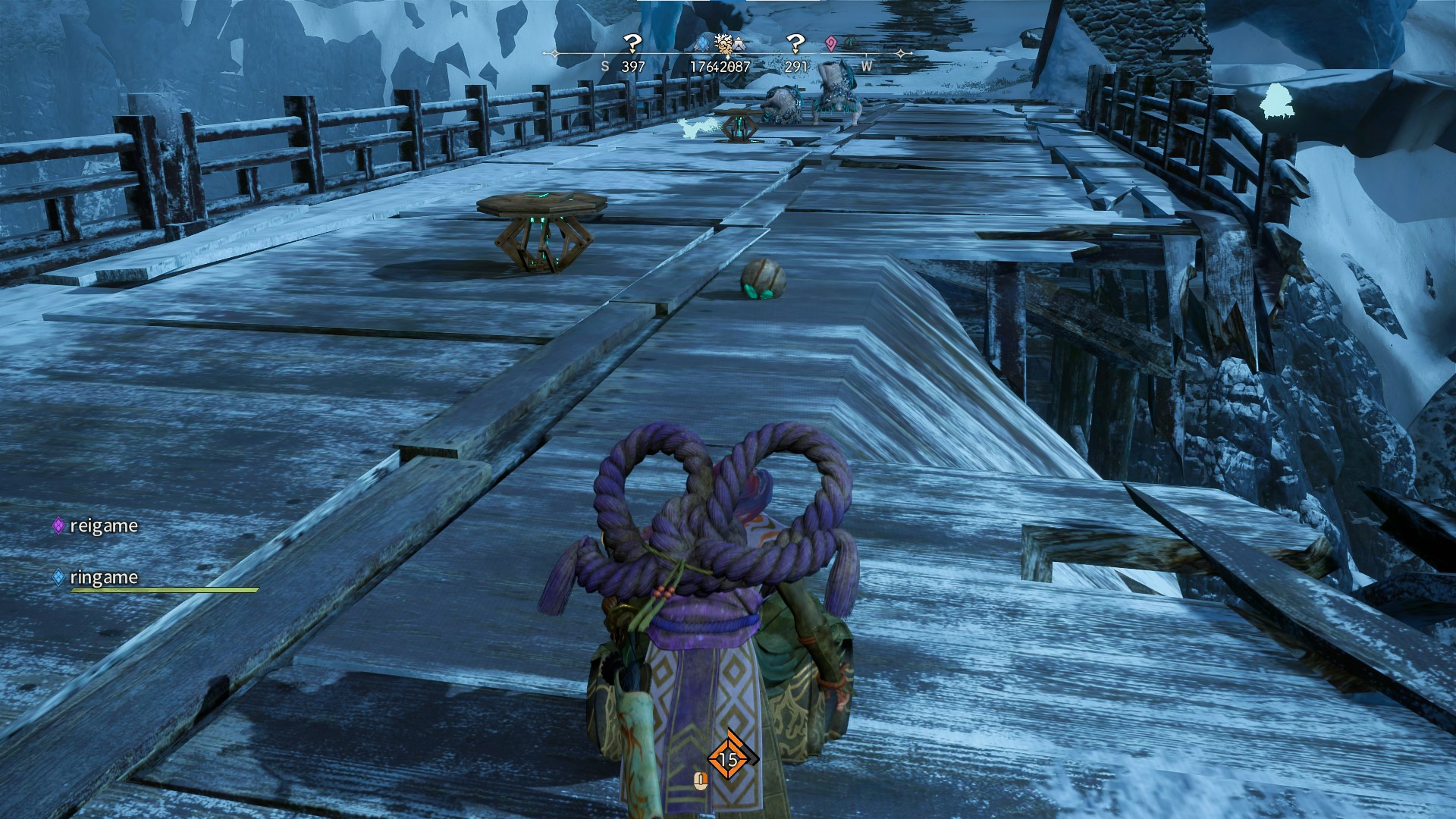The image size is (1456, 819).
Task: Click the question mark marker above 291
Action: pos(794,44)
